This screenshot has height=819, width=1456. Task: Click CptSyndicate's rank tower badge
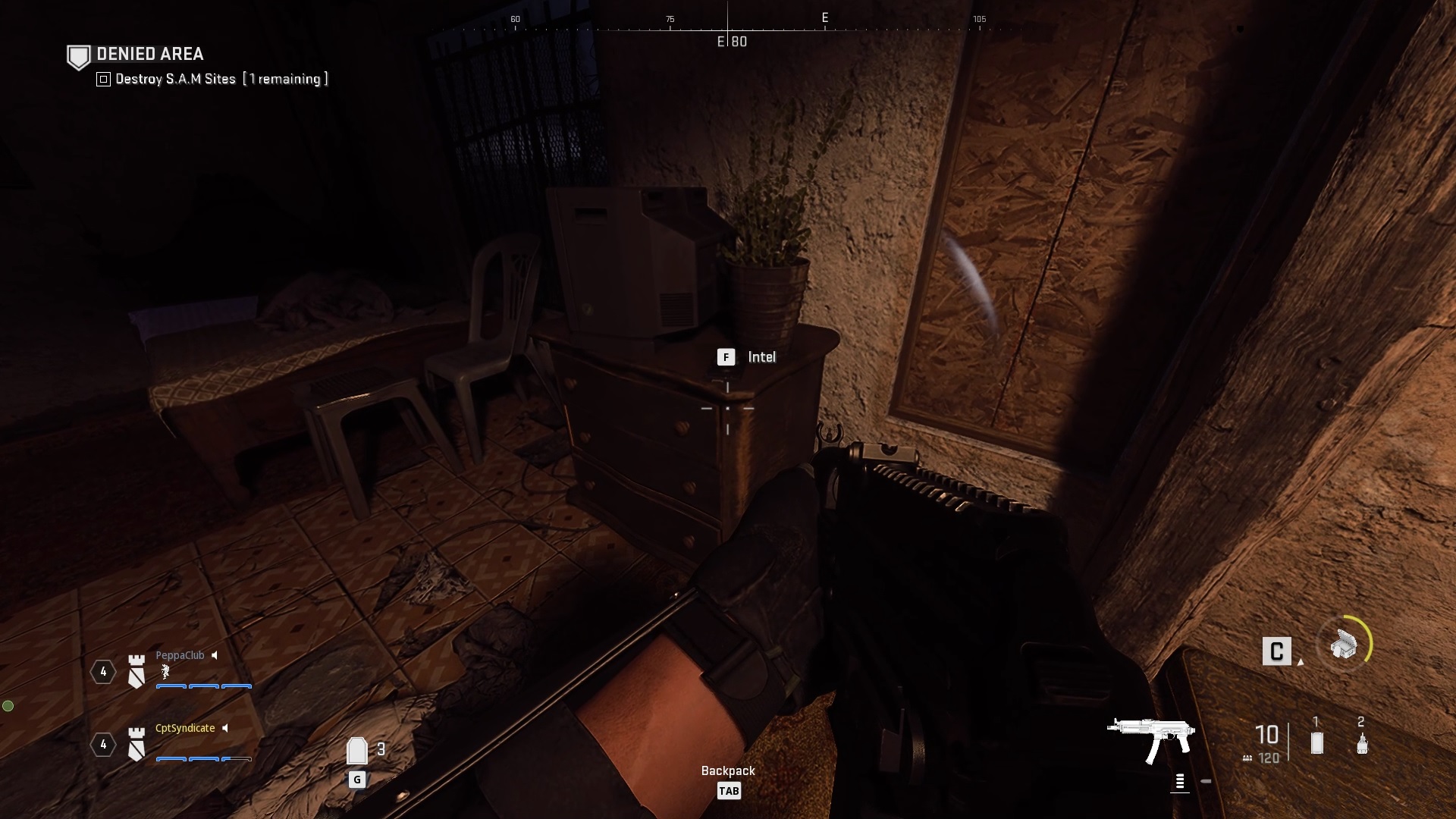coord(136,745)
